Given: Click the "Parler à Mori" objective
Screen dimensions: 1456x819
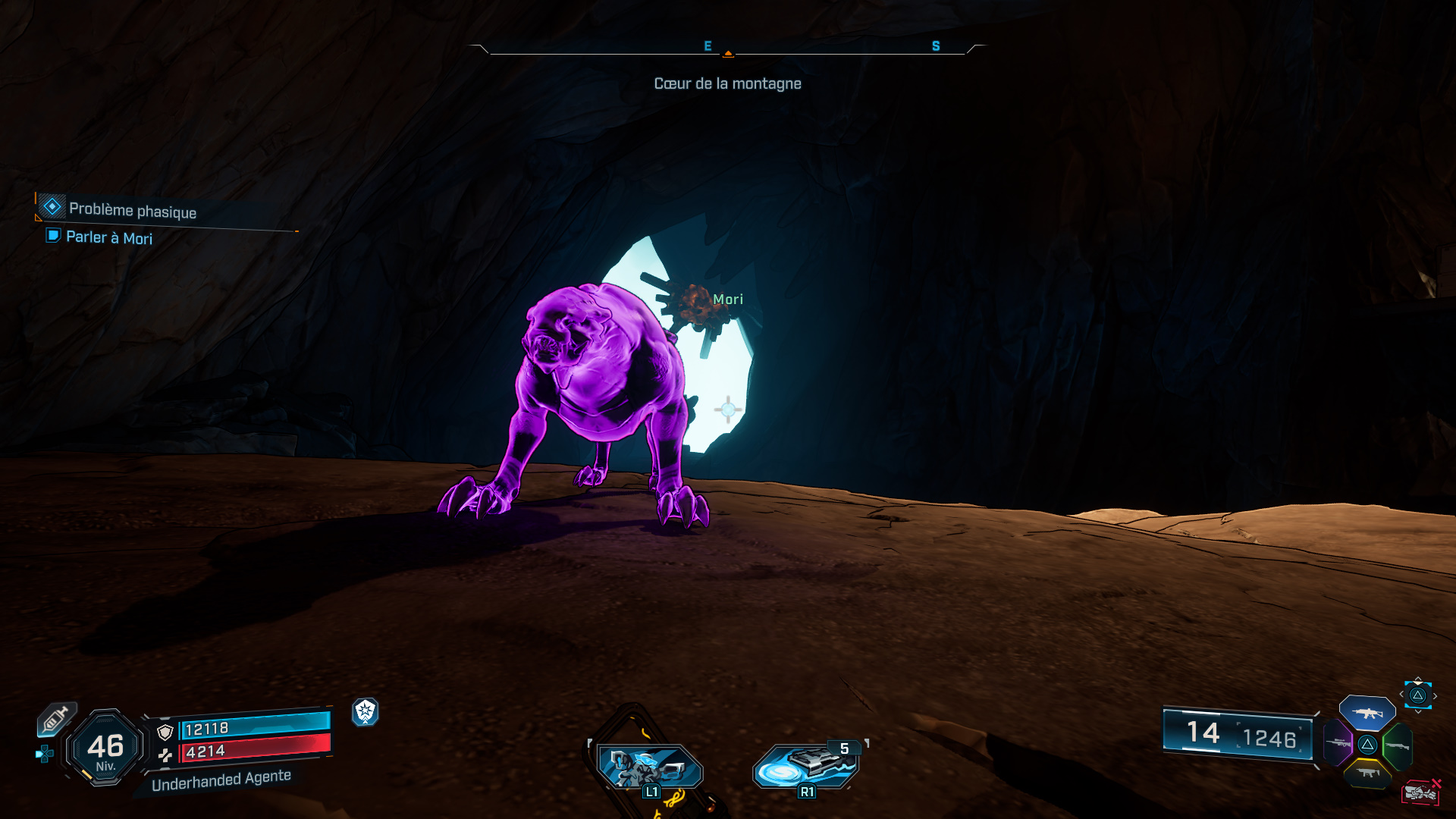Looking at the screenshot, I should pyautogui.click(x=108, y=237).
